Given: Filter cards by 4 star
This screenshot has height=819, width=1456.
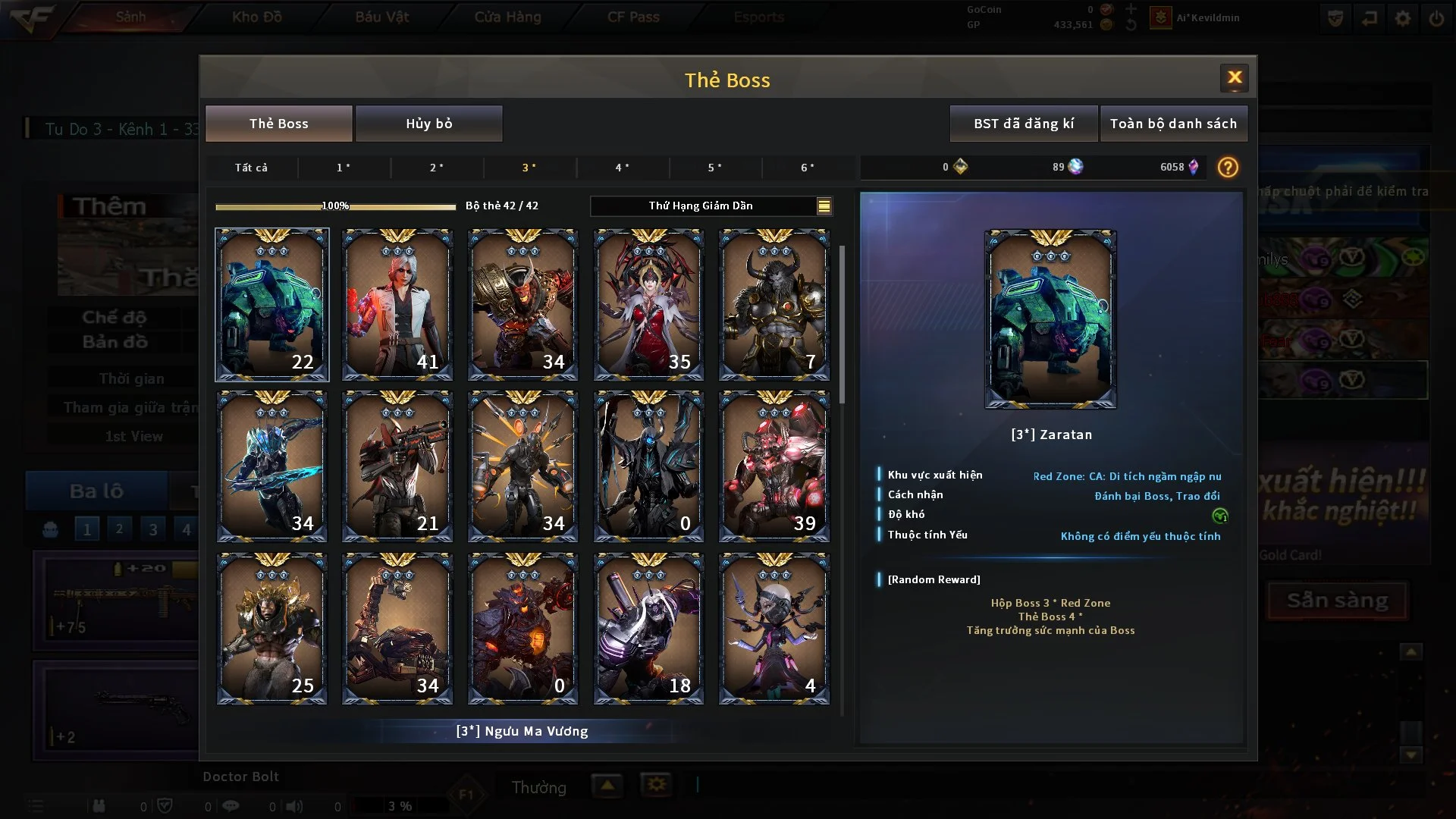Looking at the screenshot, I should tap(622, 168).
